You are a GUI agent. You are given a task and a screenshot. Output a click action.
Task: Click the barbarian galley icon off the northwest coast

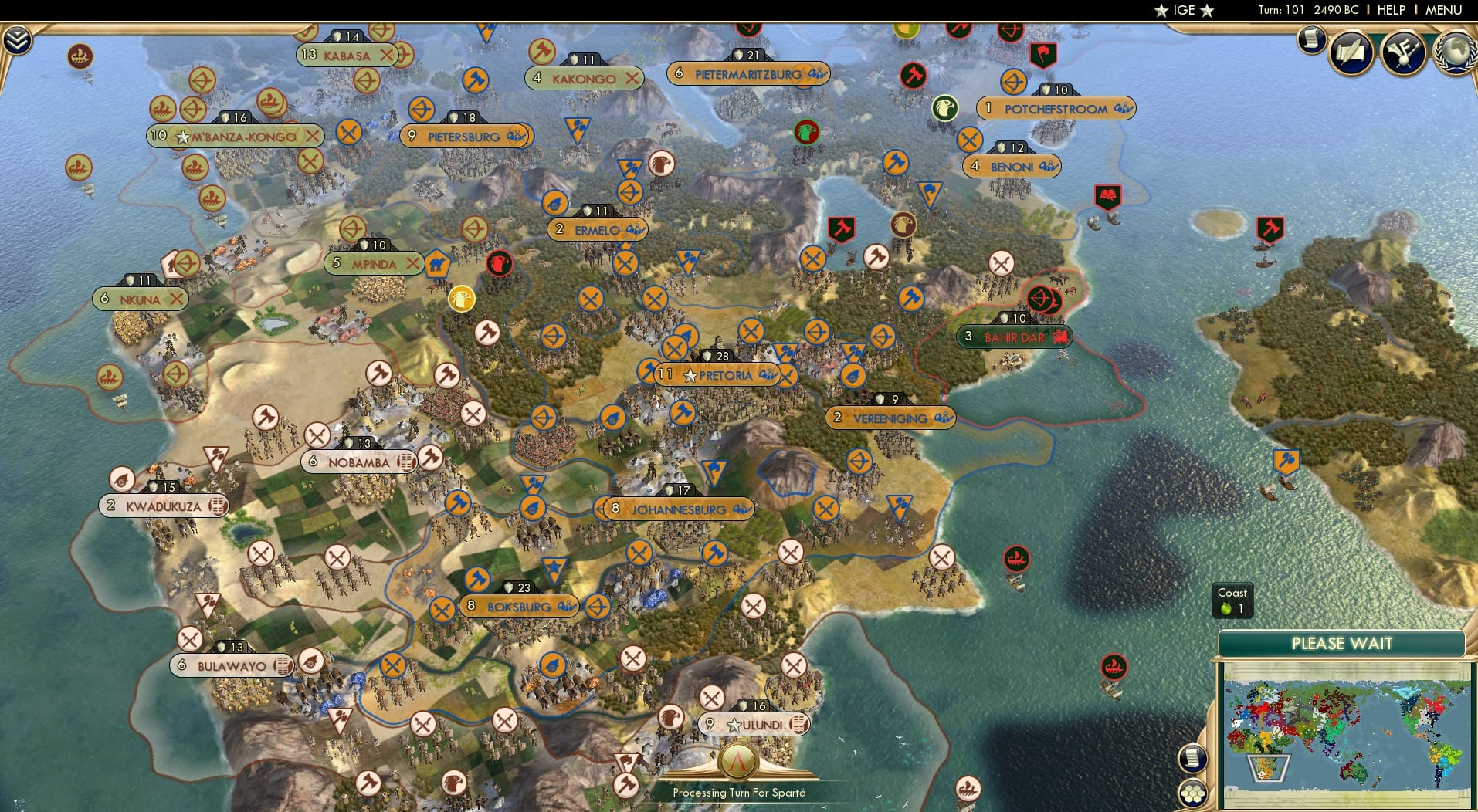pos(80,54)
